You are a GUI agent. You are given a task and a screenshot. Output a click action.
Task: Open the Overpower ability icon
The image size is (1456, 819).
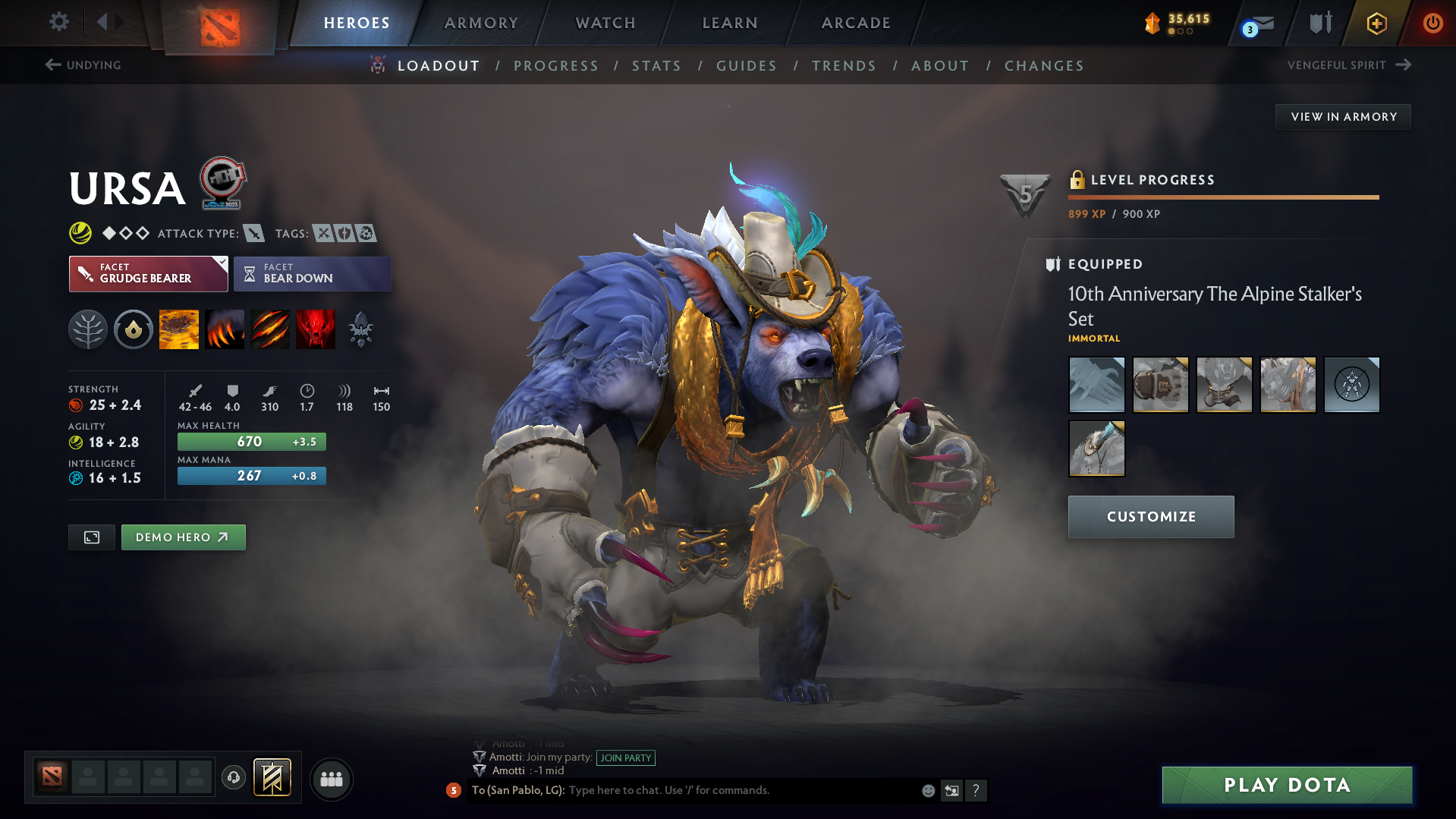click(x=225, y=329)
